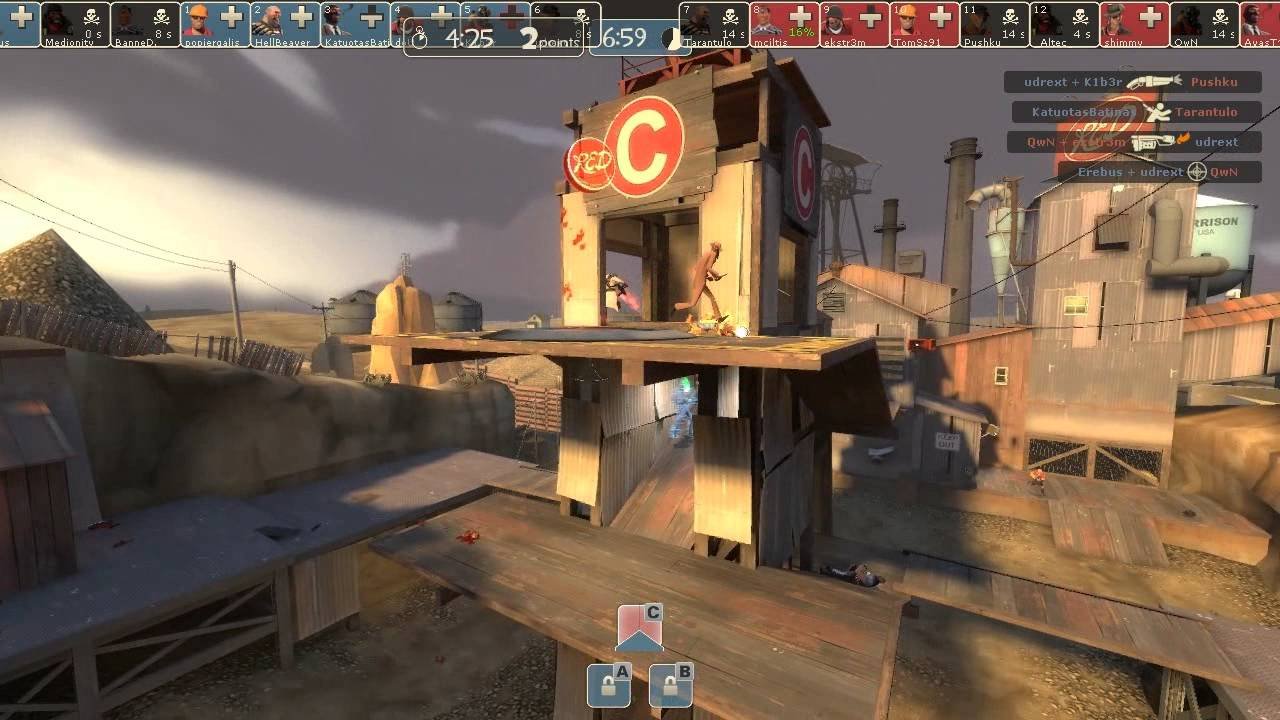The image size is (1280, 720).
Task: Select Tarantulo's player panel
Action: (714, 24)
